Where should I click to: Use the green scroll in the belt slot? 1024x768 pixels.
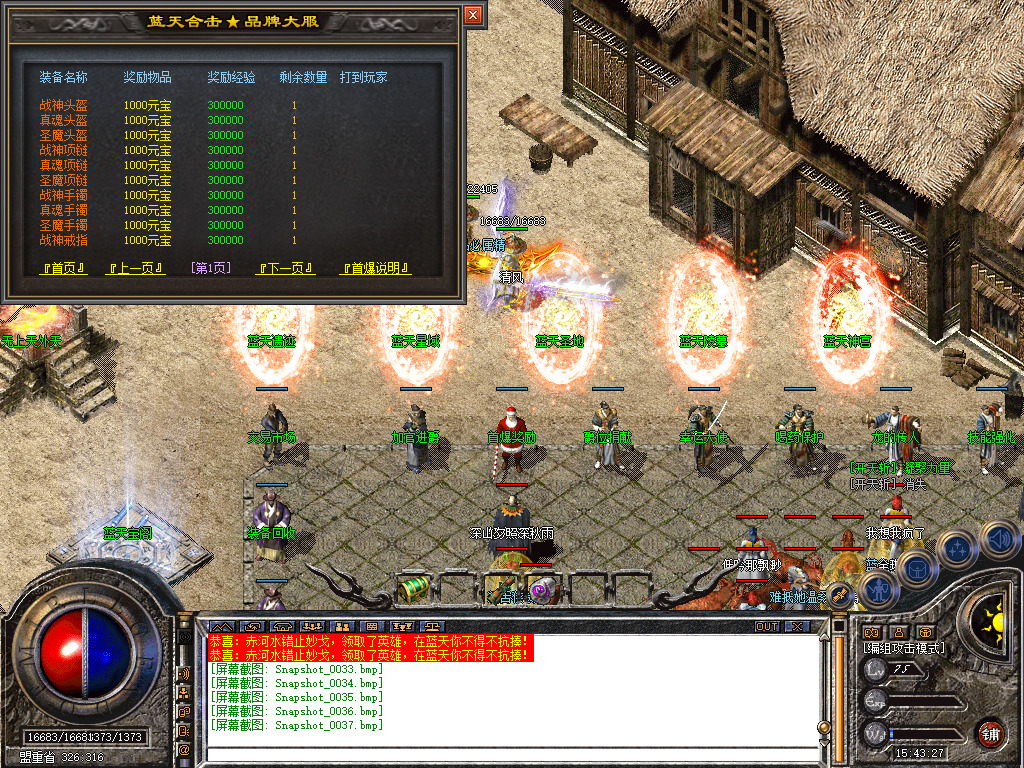click(413, 588)
